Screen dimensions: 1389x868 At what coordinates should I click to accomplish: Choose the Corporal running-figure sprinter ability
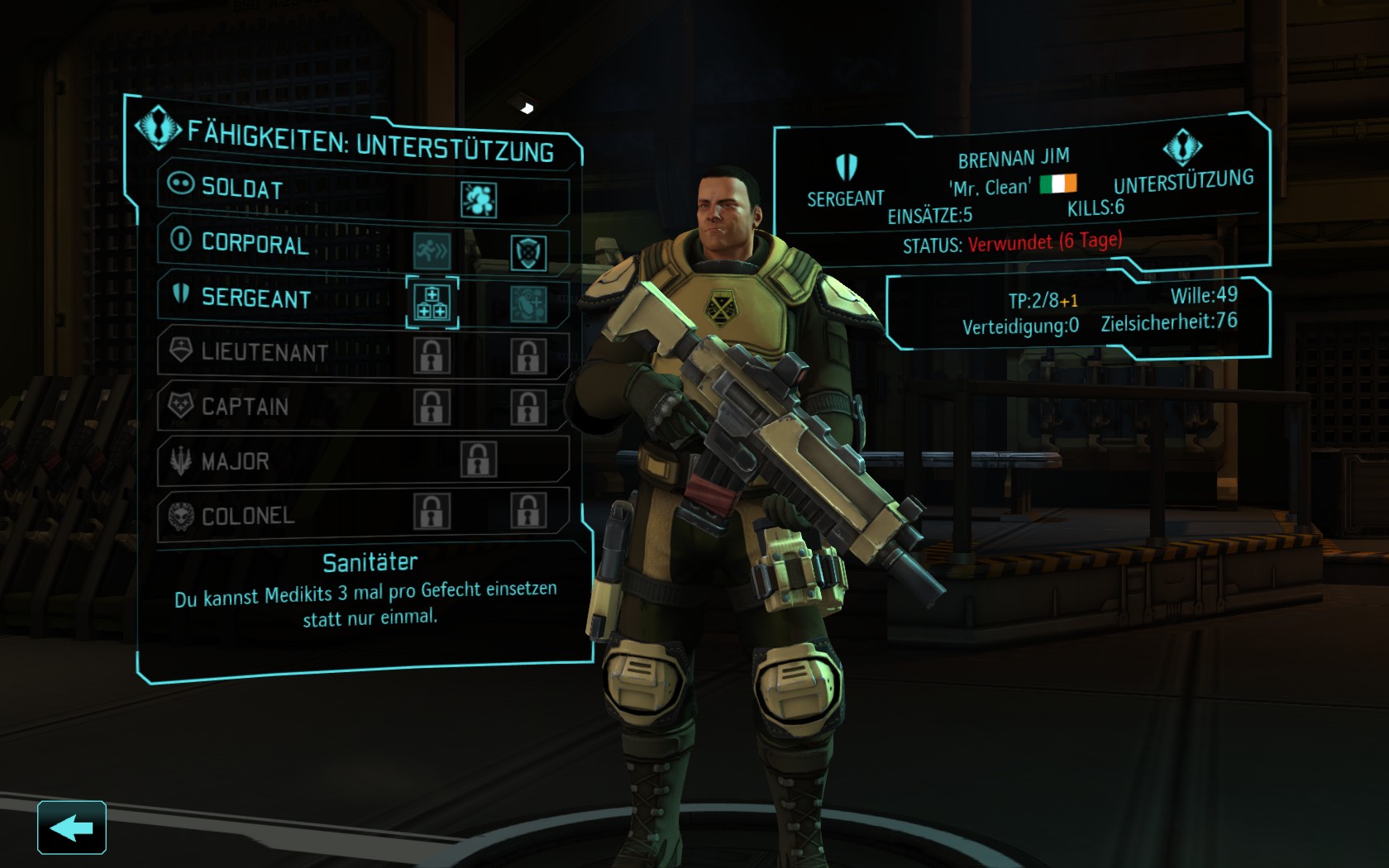coord(432,250)
